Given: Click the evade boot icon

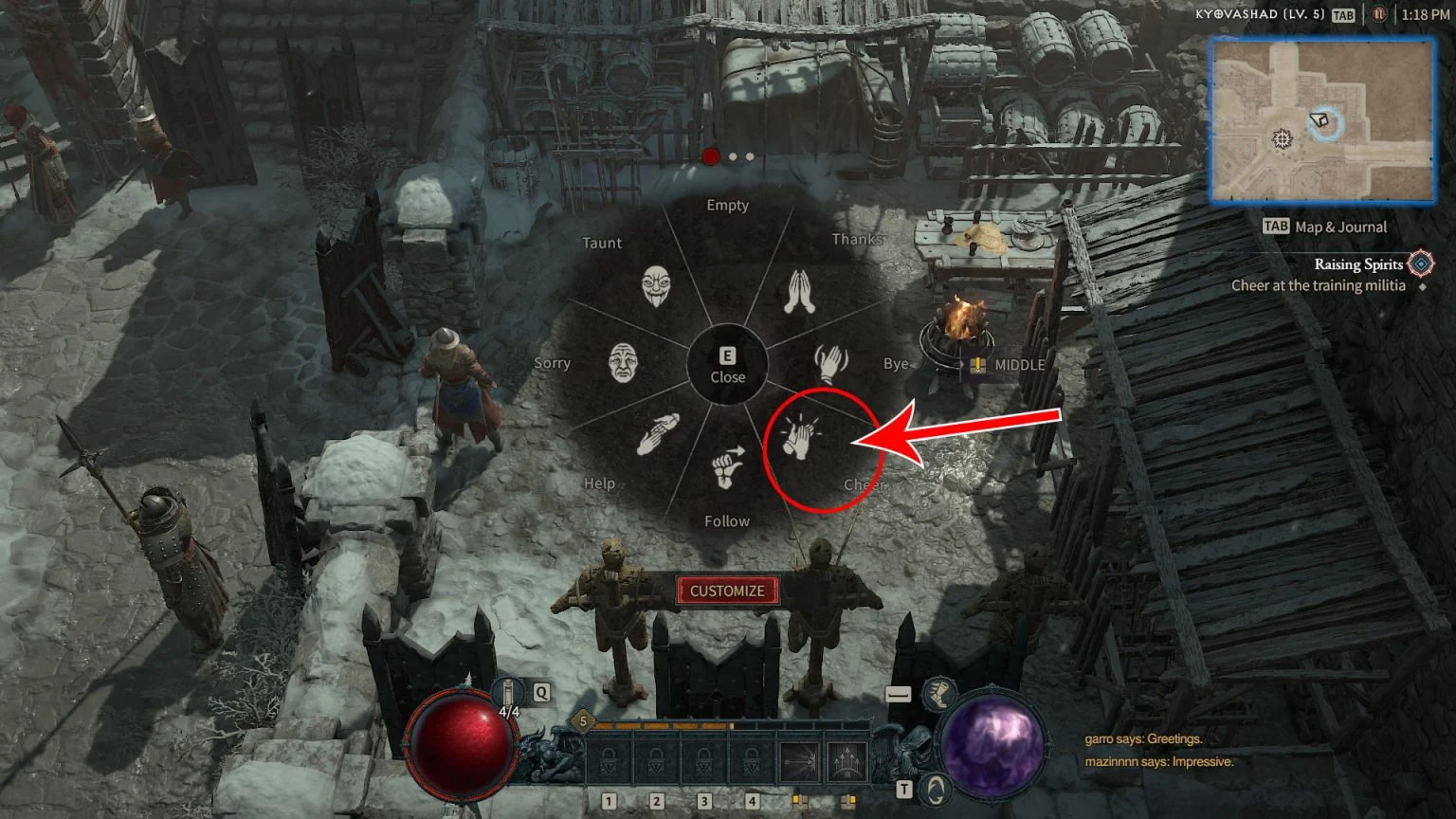Looking at the screenshot, I should point(938,694).
